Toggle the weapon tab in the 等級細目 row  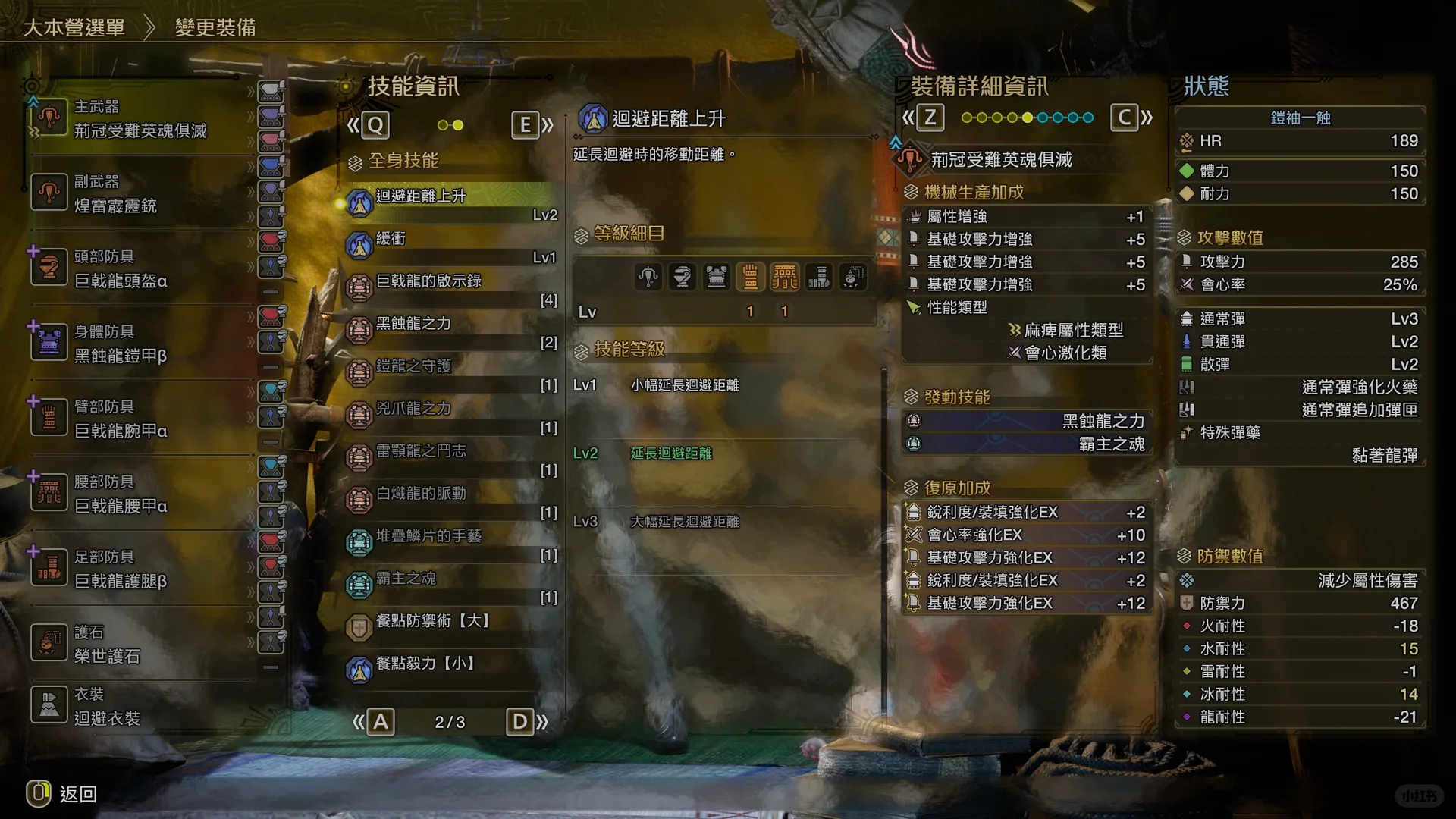[647, 277]
